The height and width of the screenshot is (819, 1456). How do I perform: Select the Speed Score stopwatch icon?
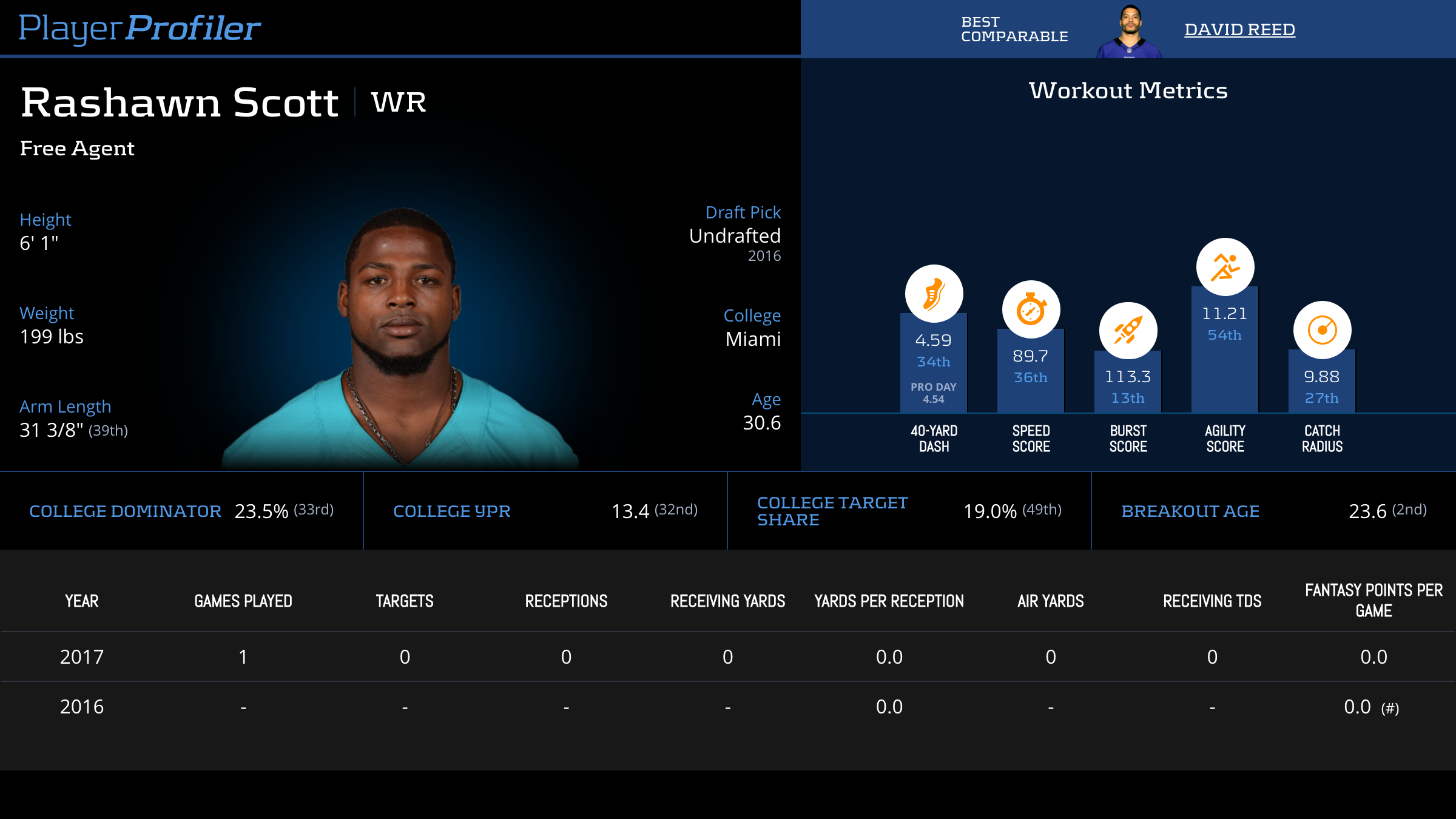coord(1031,309)
